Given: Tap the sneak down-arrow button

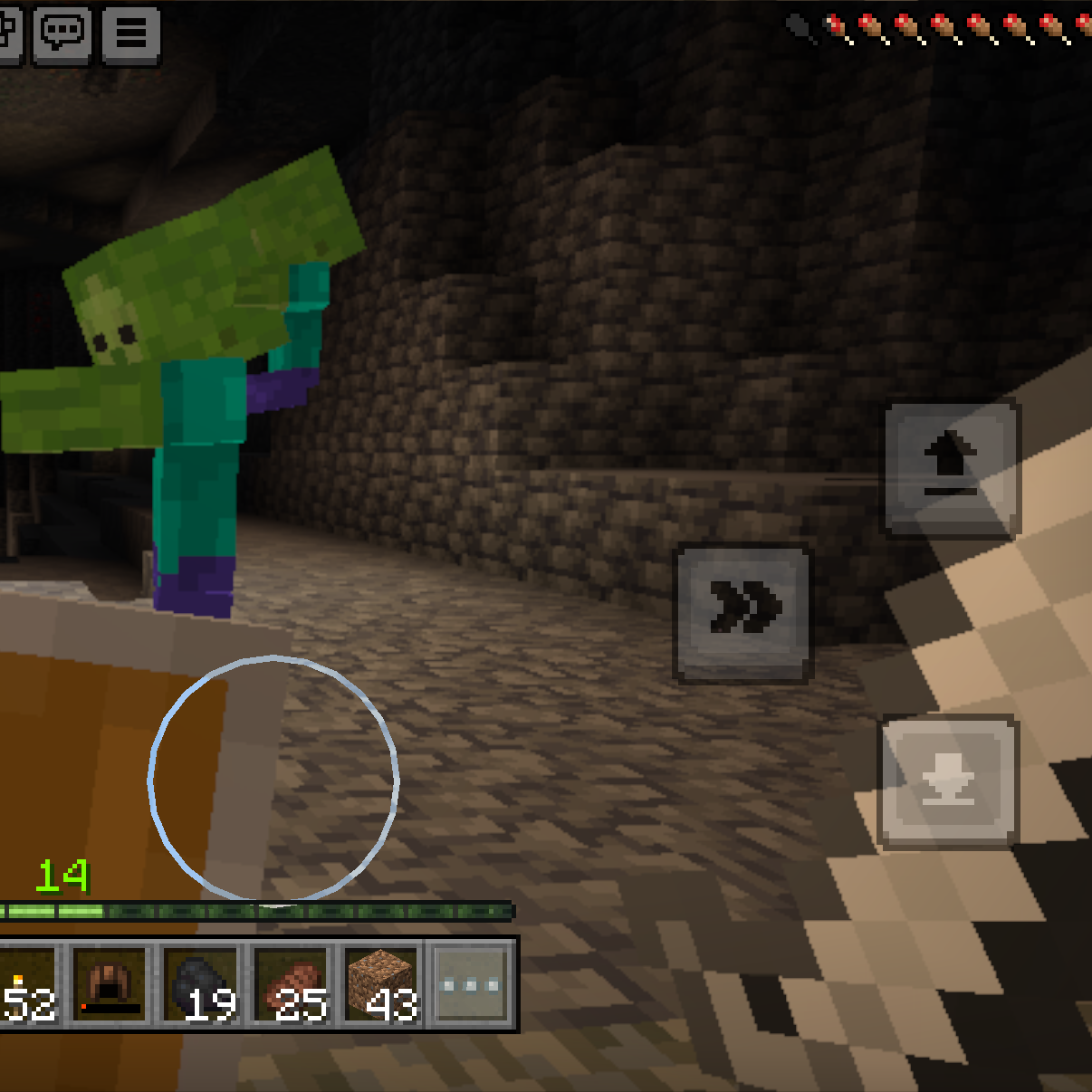Looking at the screenshot, I should pos(948,781).
